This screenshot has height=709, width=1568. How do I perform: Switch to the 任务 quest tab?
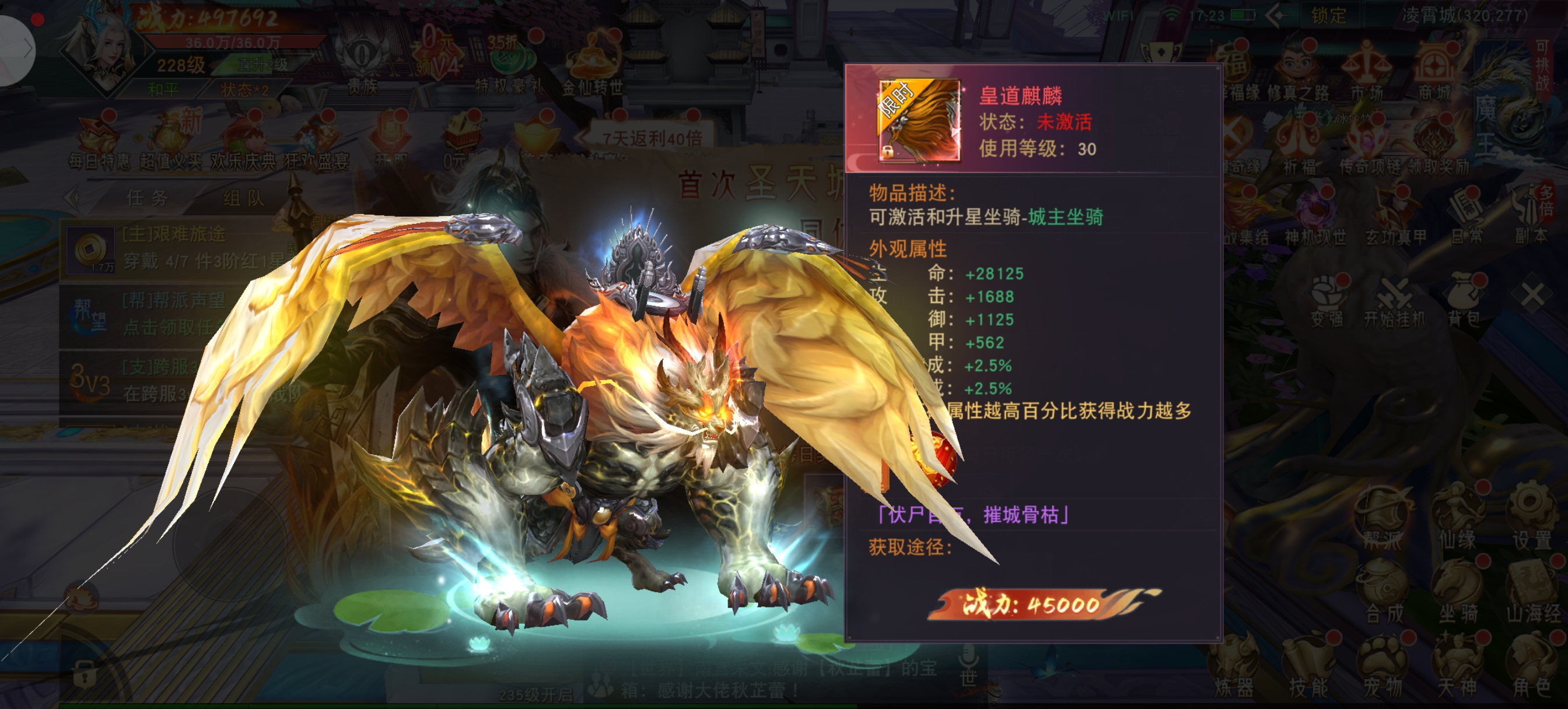point(148,198)
